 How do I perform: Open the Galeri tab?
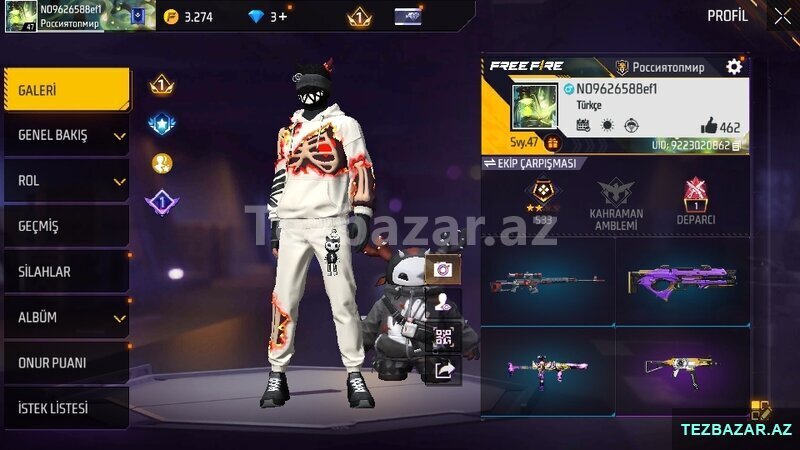[x=66, y=90]
